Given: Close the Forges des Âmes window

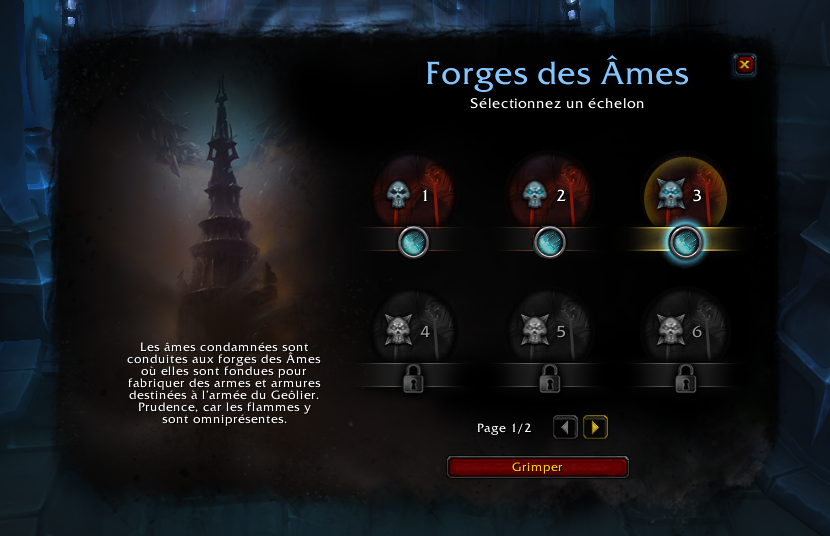Looking at the screenshot, I should coord(744,66).
